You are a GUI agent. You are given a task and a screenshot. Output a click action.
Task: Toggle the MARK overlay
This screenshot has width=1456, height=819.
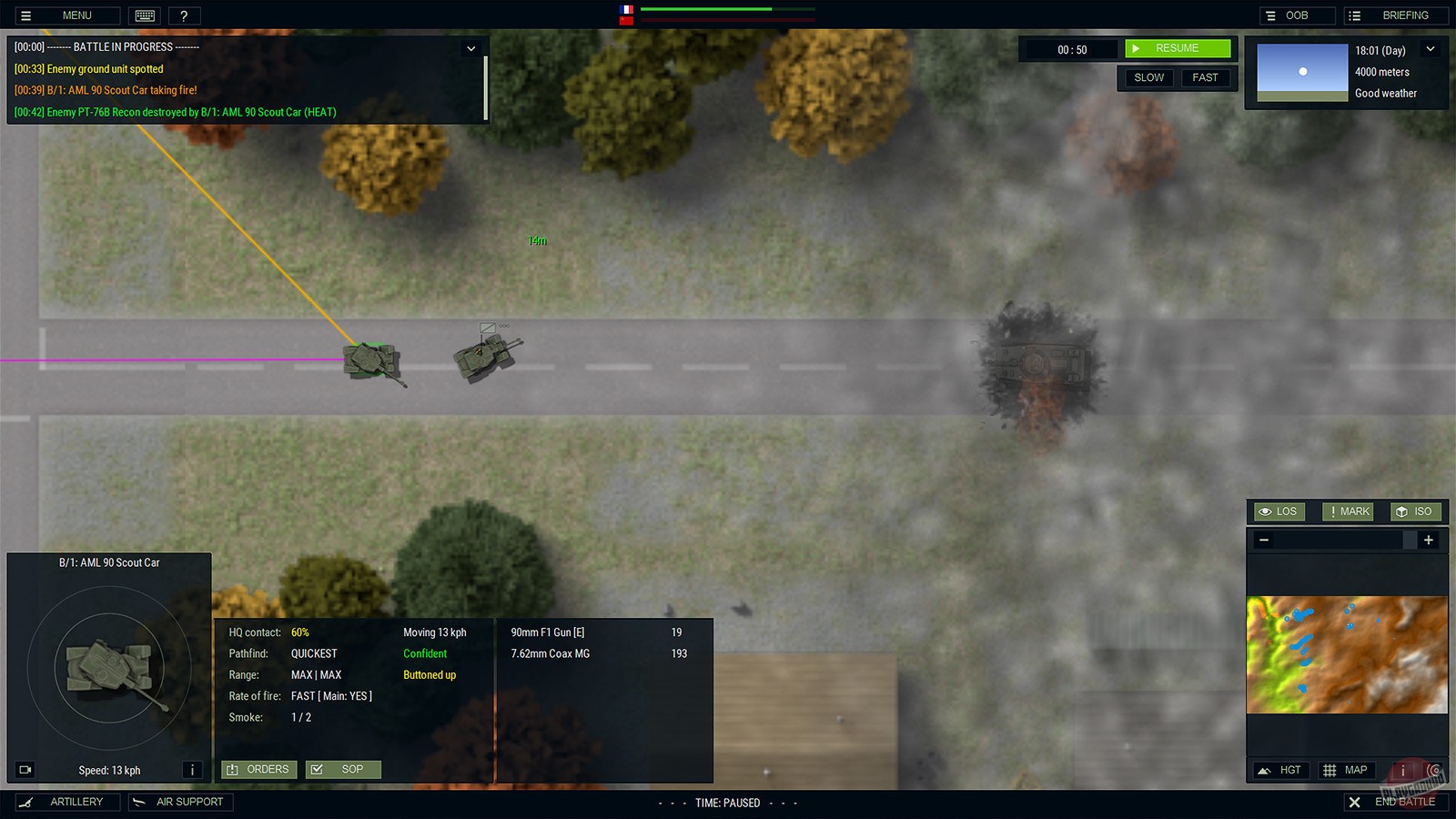point(1347,511)
